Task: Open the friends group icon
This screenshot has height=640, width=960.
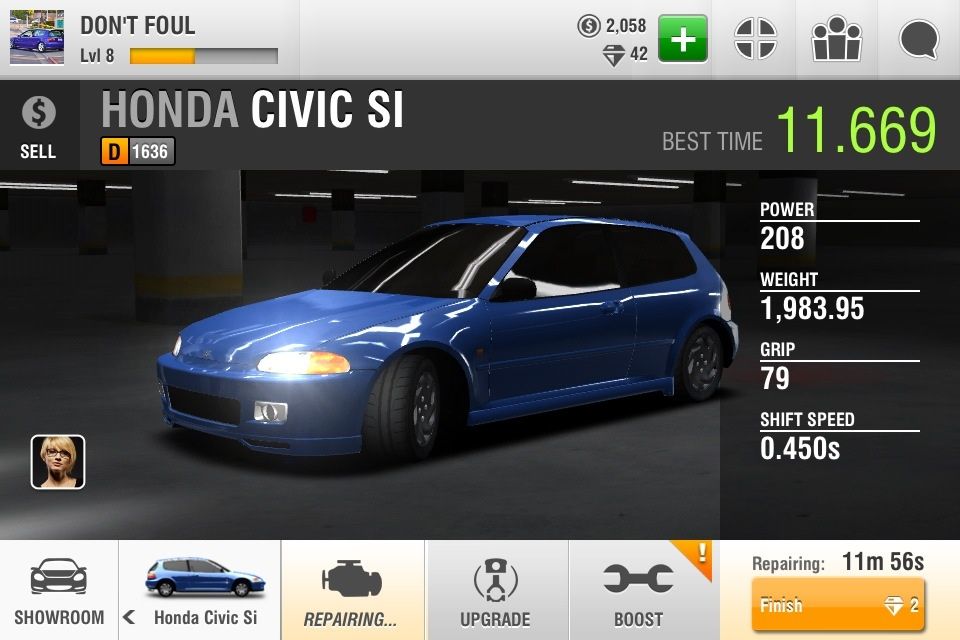Action: click(836, 40)
